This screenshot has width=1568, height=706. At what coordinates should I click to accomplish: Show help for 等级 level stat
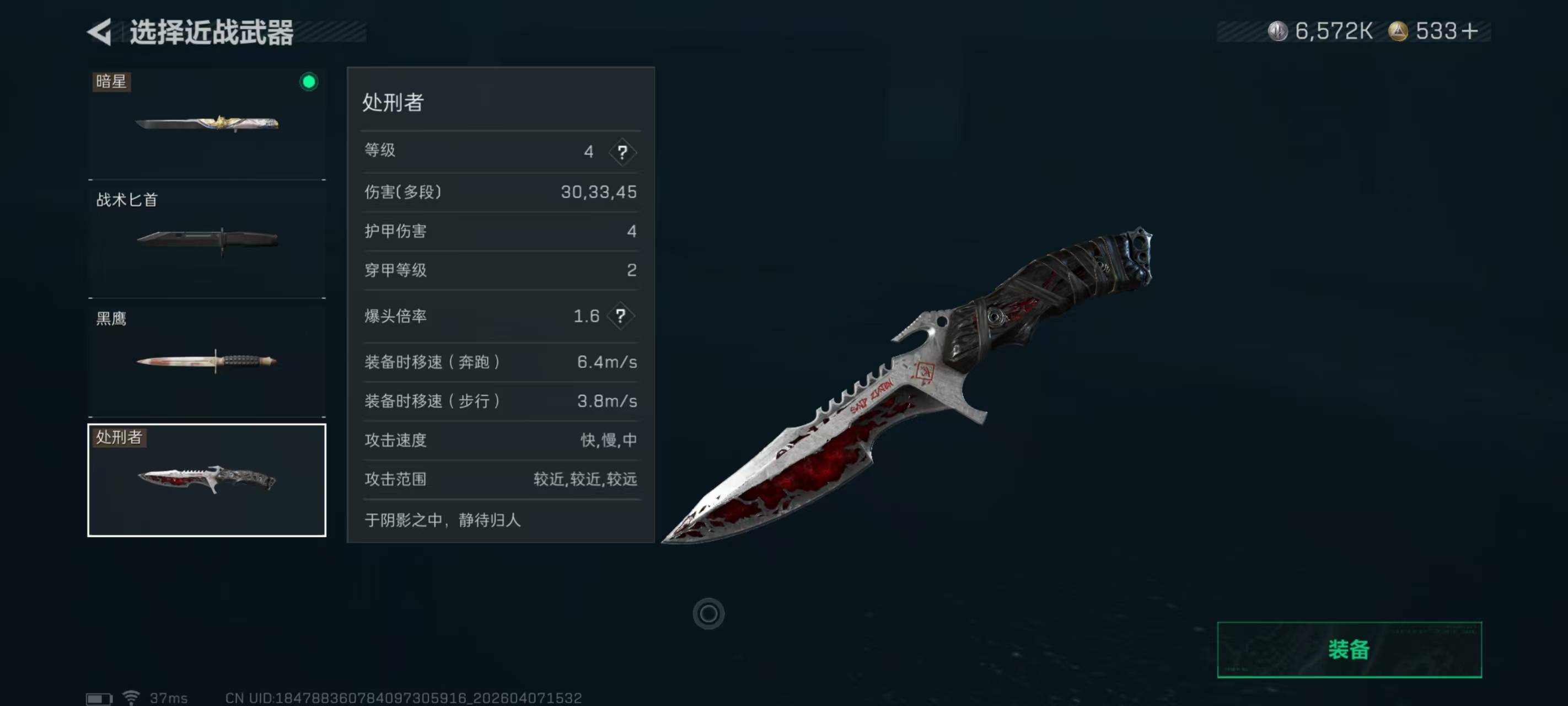tap(621, 152)
